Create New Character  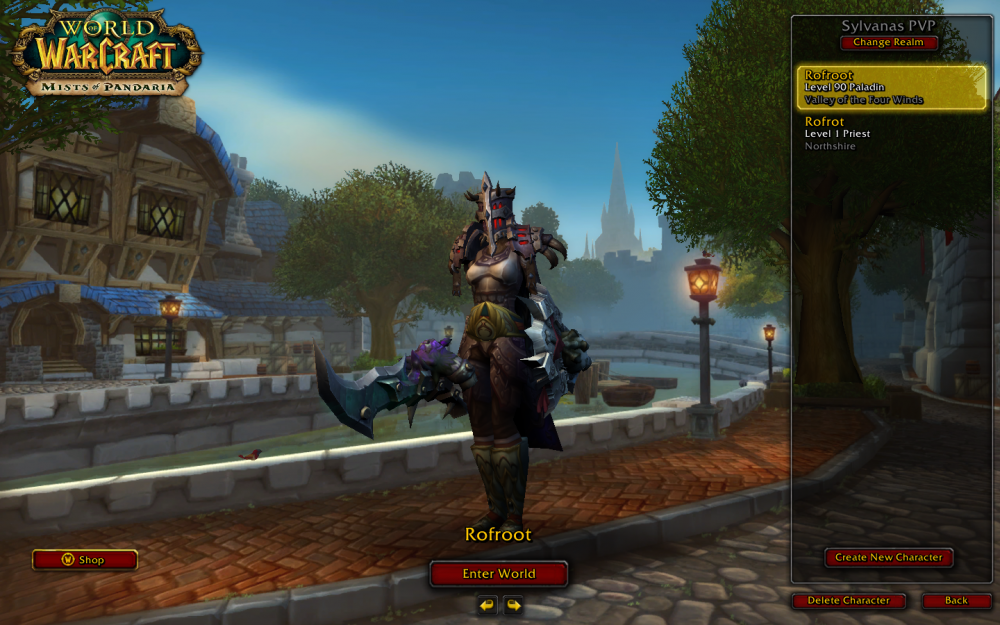[x=888, y=558]
